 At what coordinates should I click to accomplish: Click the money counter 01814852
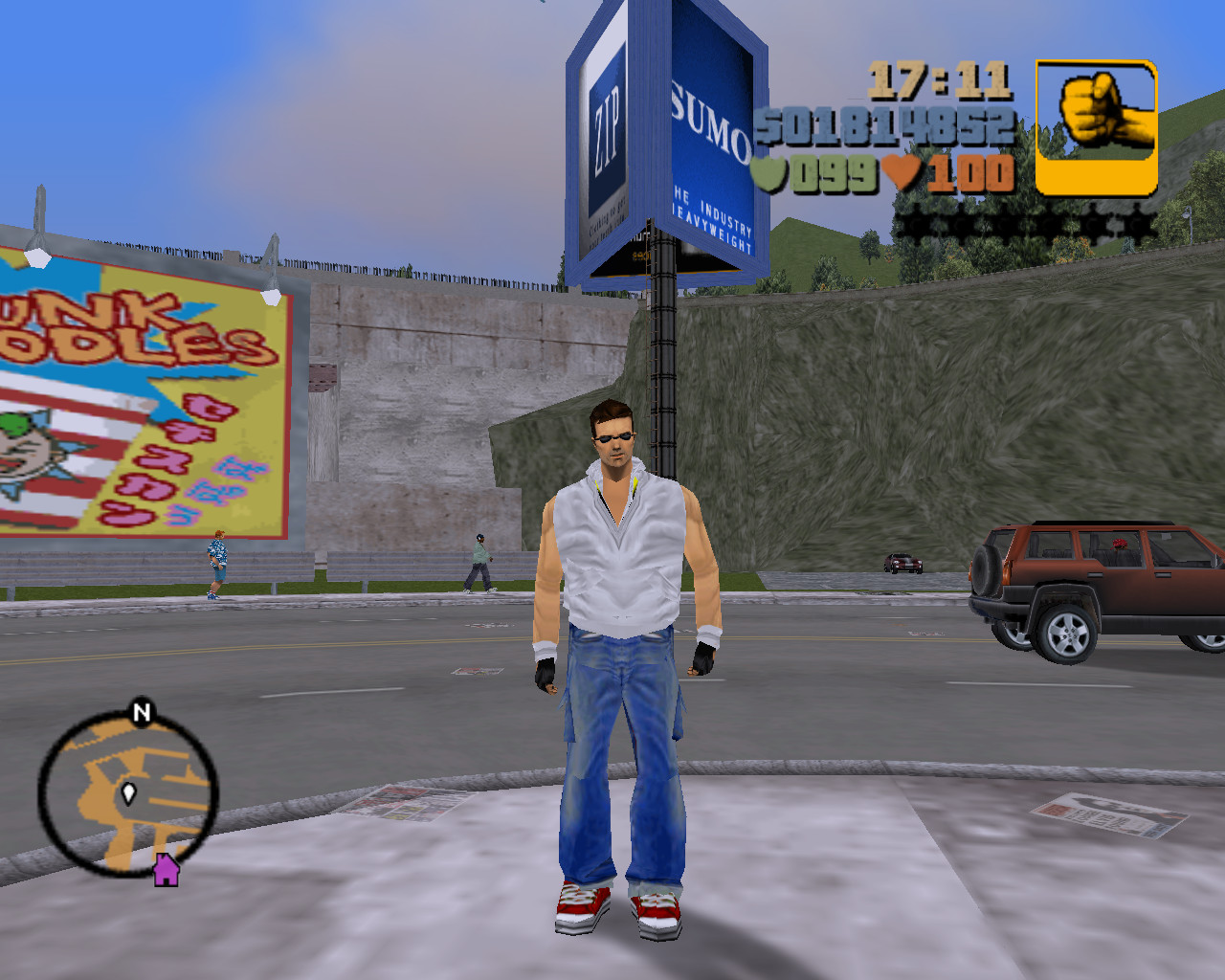click(x=880, y=124)
